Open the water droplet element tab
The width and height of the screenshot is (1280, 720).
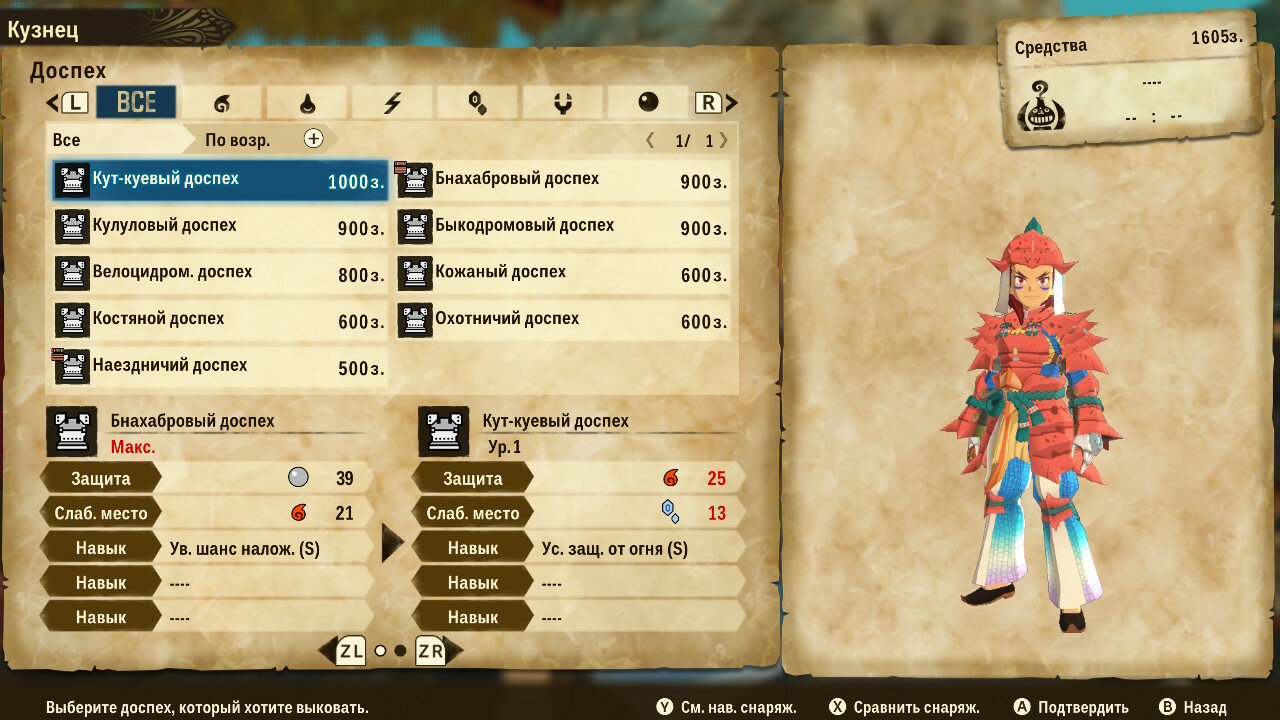pos(307,102)
